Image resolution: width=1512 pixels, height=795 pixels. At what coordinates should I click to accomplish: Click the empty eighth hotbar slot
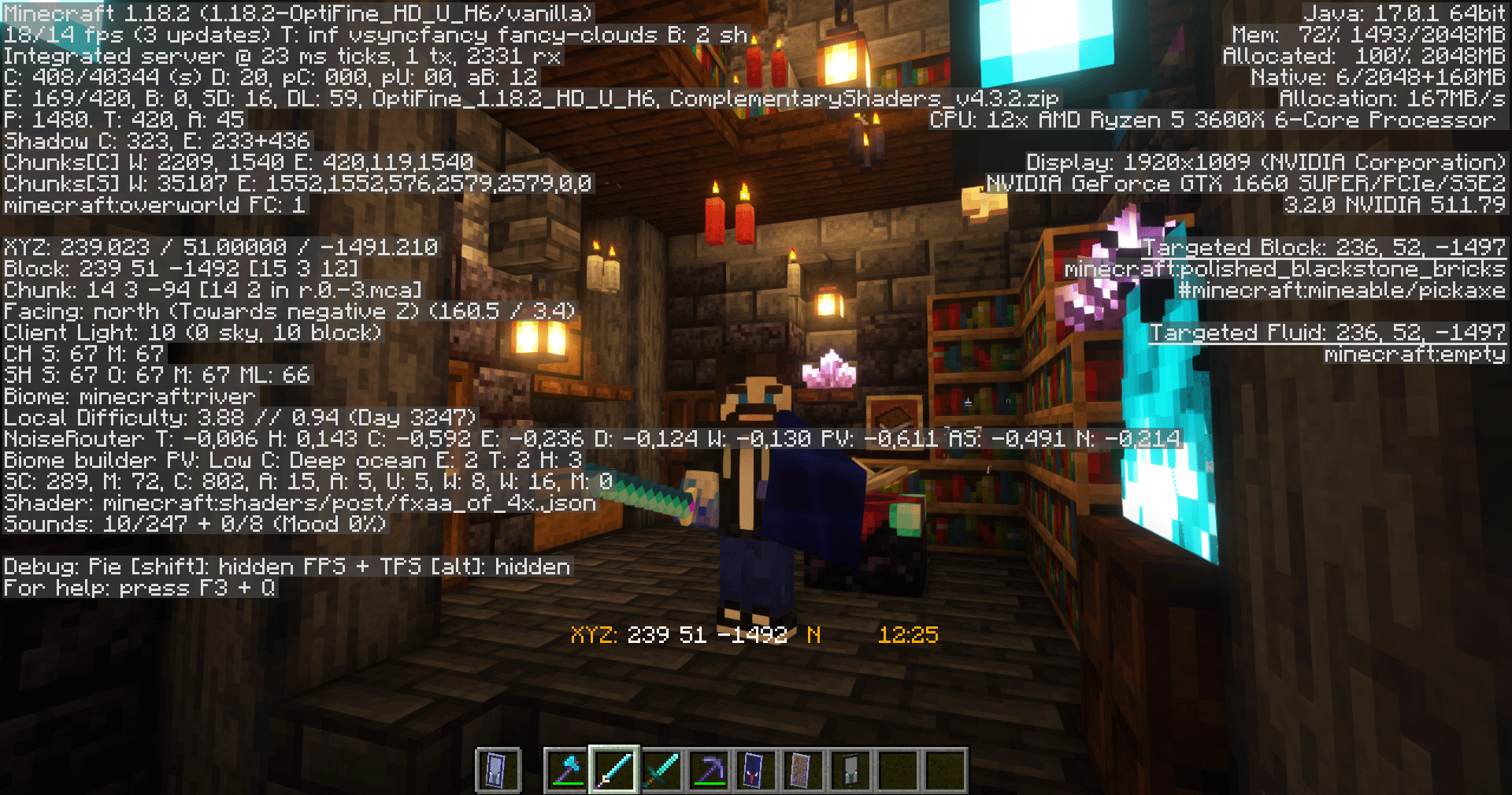pos(896,770)
